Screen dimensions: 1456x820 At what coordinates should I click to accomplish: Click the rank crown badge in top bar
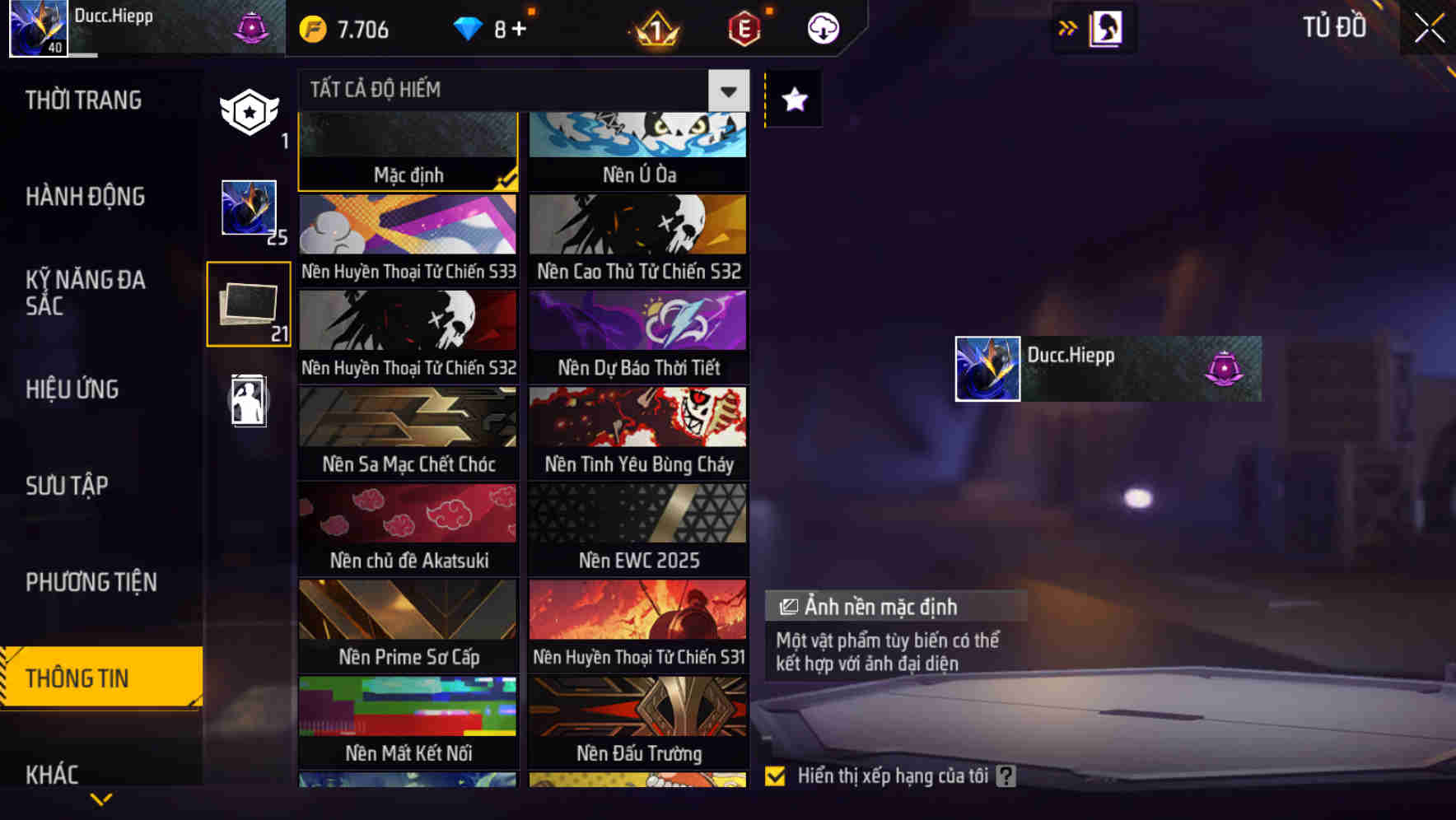click(655, 27)
